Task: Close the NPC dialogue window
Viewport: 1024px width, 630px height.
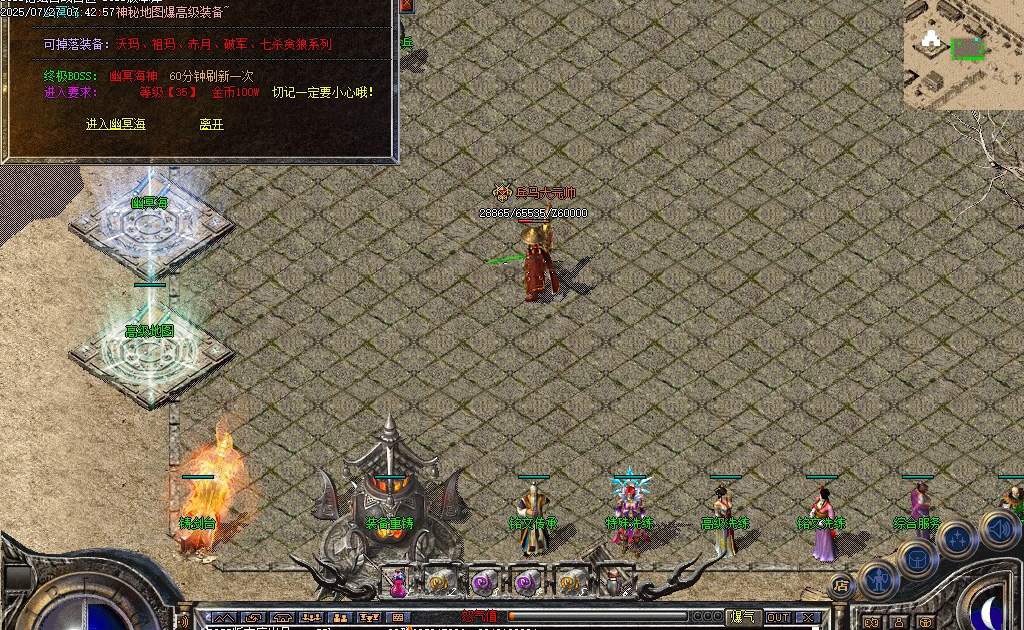Action: 407,6
